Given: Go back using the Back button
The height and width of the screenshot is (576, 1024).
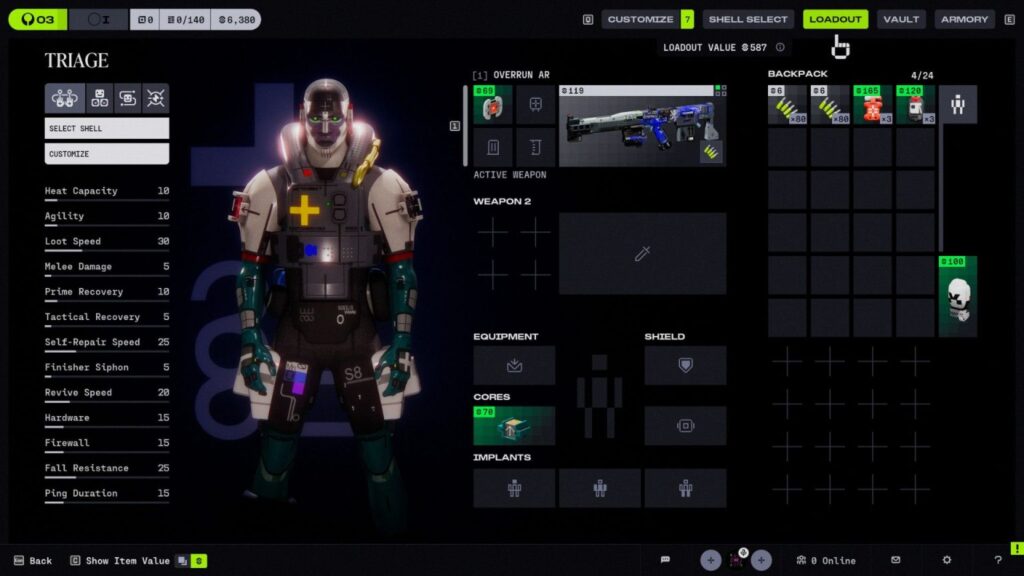Looking at the screenshot, I should [33, 561].
